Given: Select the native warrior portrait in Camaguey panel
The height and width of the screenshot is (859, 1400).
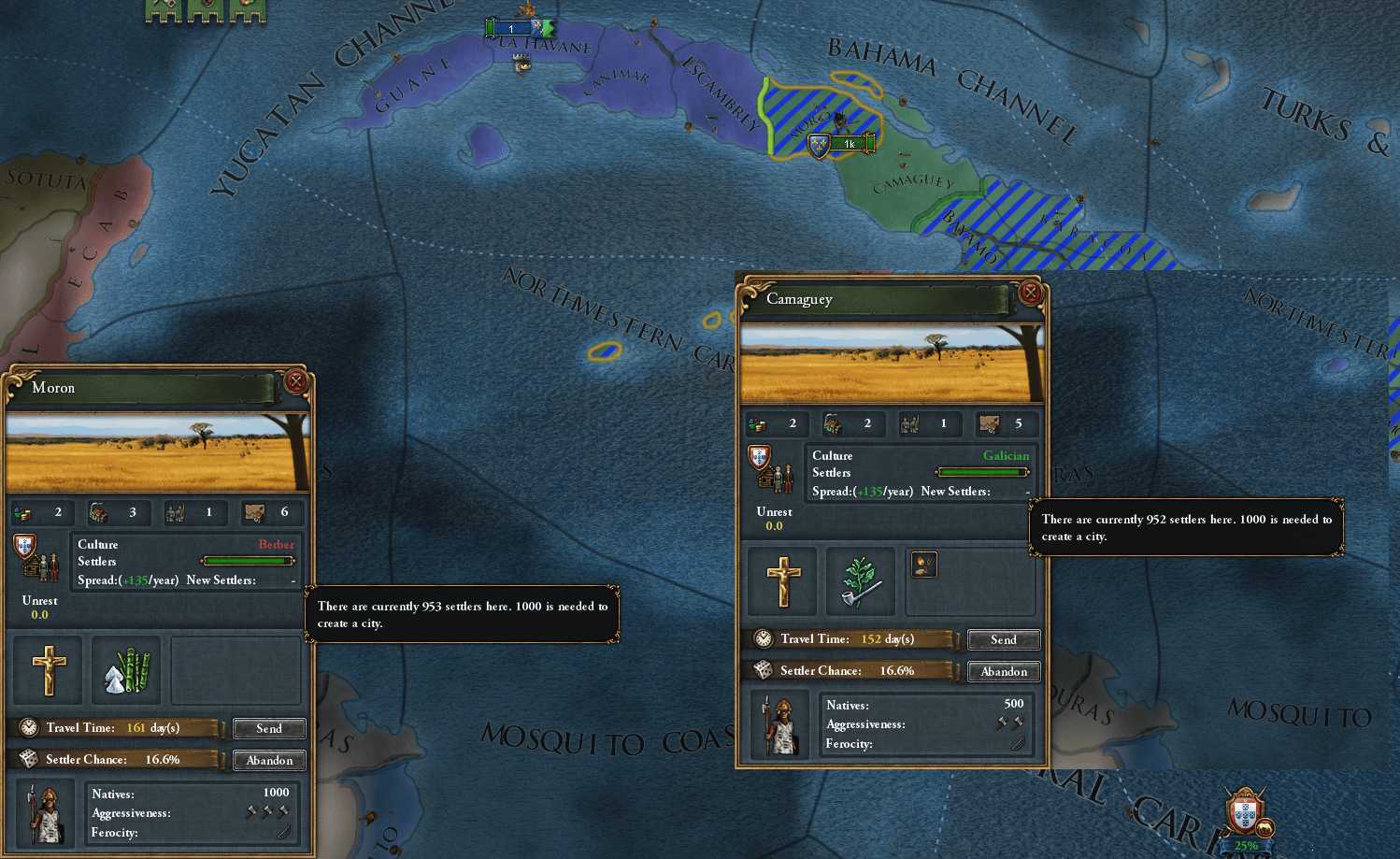Looking at the screenshot, I should coord(780,725).
